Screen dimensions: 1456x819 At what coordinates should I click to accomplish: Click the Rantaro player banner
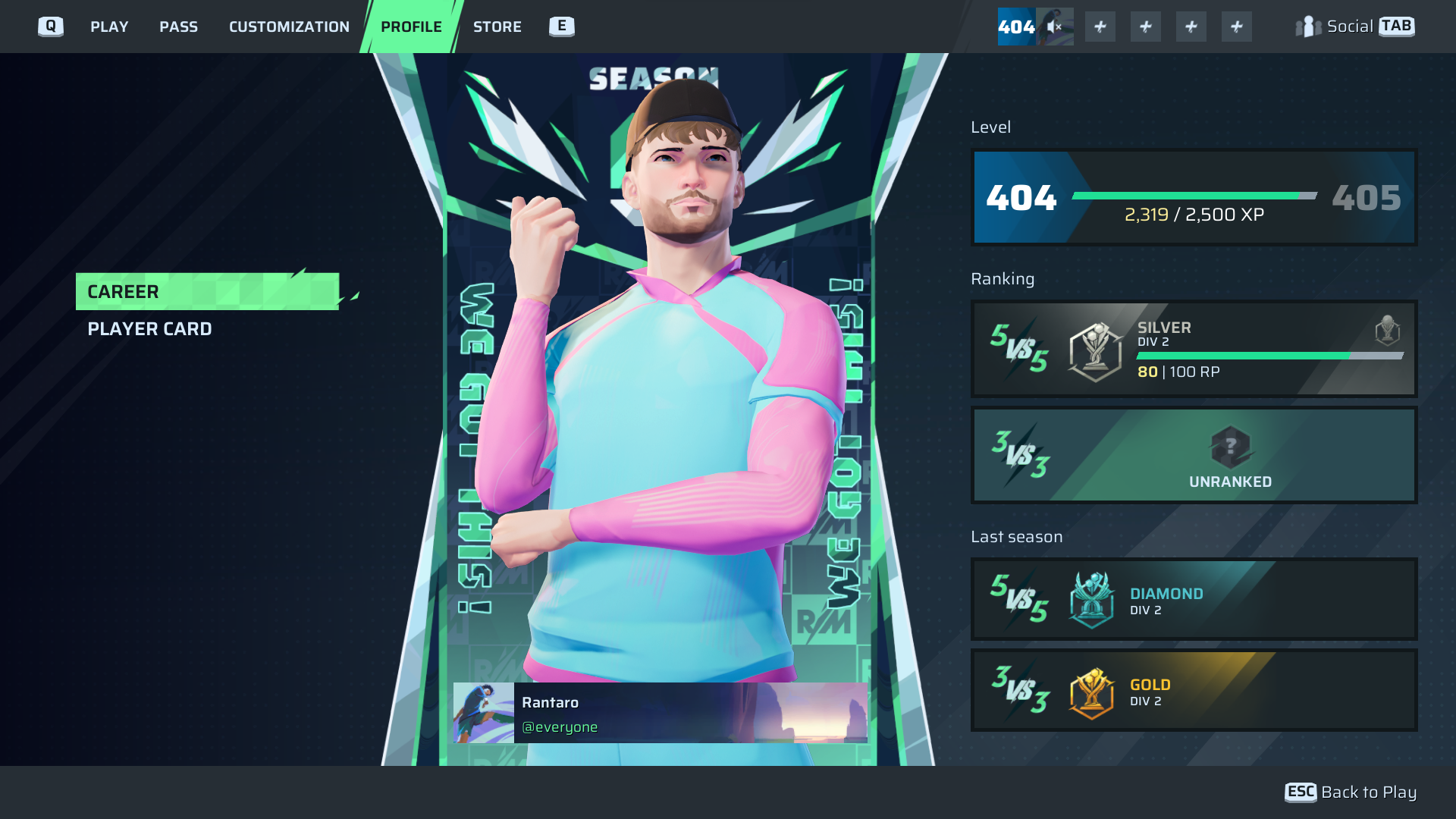[x=660, y=713]
